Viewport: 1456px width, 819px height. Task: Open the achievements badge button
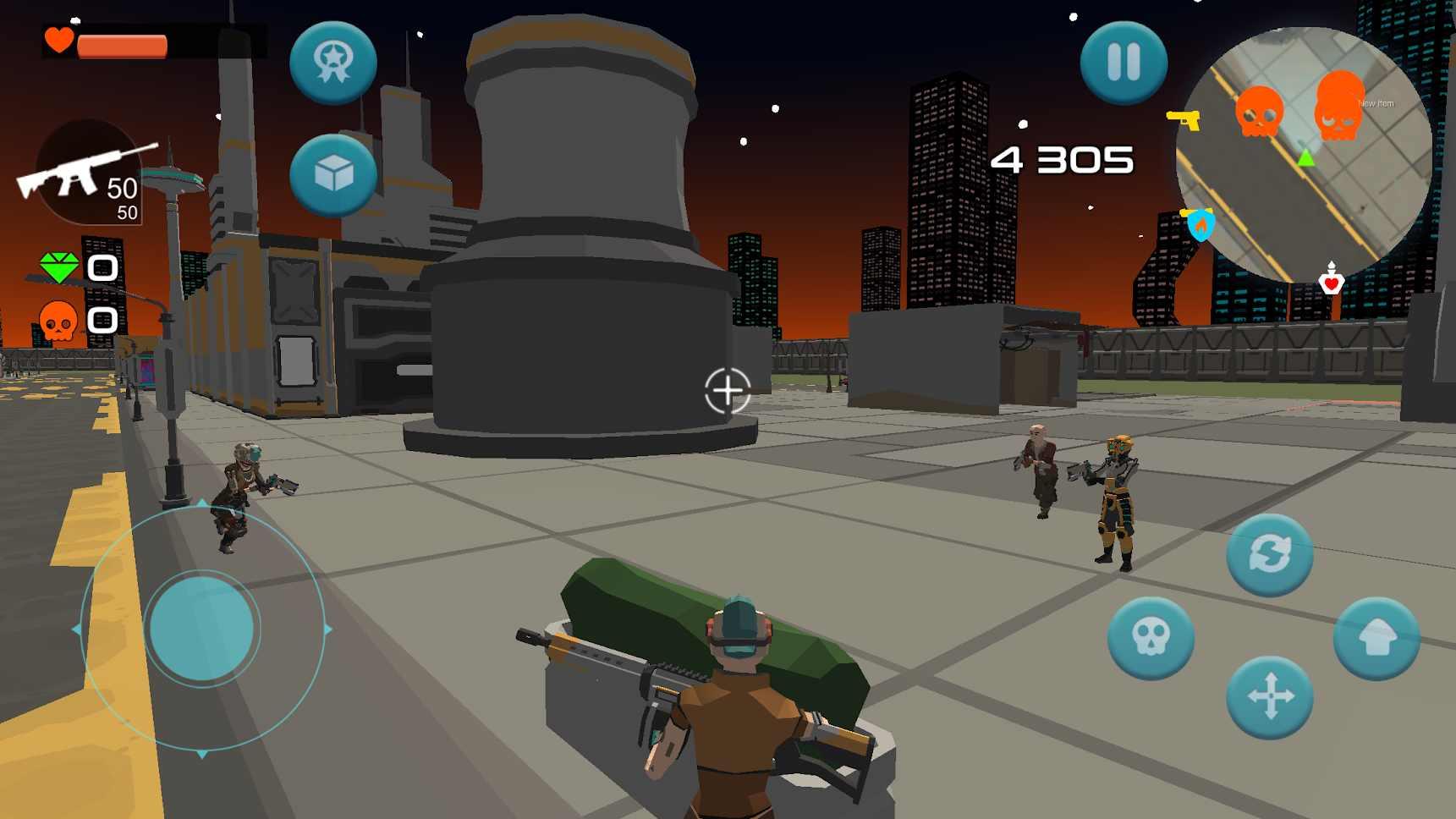click(333, 63)
